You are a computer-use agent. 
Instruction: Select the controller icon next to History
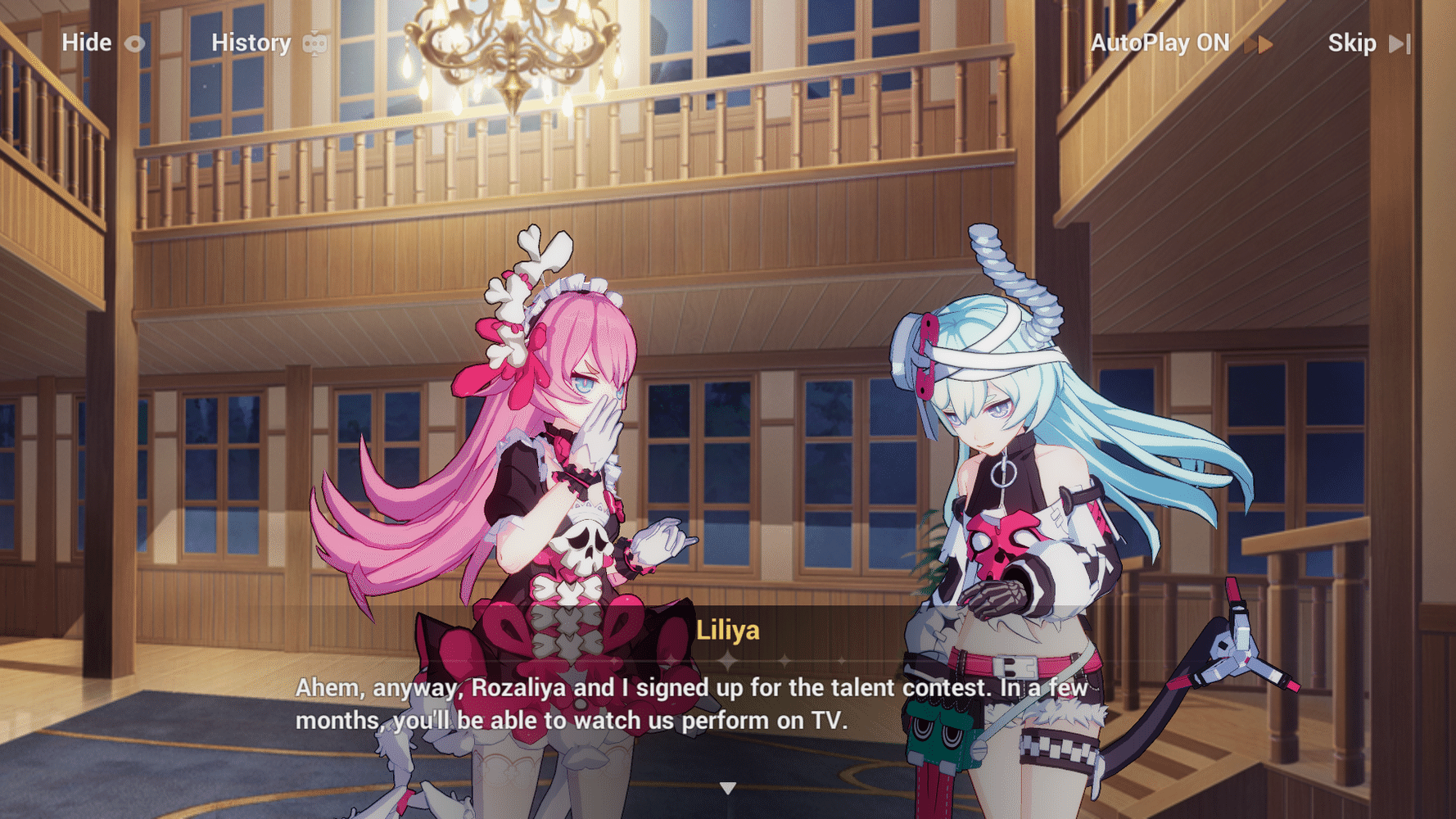[315, 43]
